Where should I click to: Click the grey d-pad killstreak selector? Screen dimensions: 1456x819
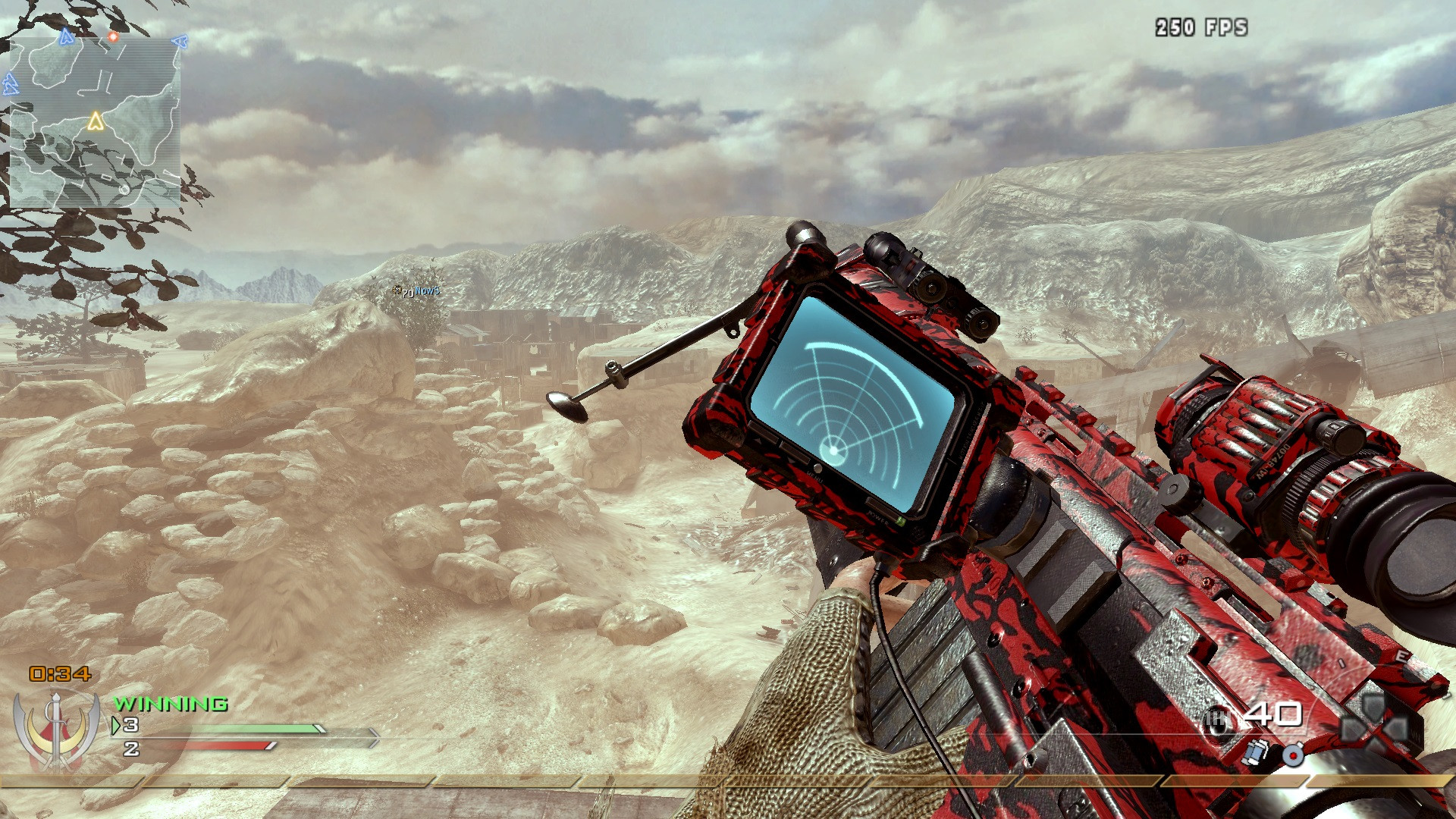click(1374, 726)
